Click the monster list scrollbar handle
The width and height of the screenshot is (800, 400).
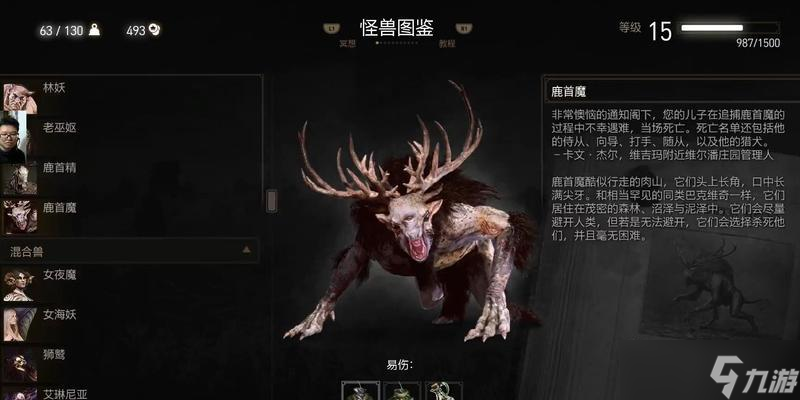pos(271,200)
